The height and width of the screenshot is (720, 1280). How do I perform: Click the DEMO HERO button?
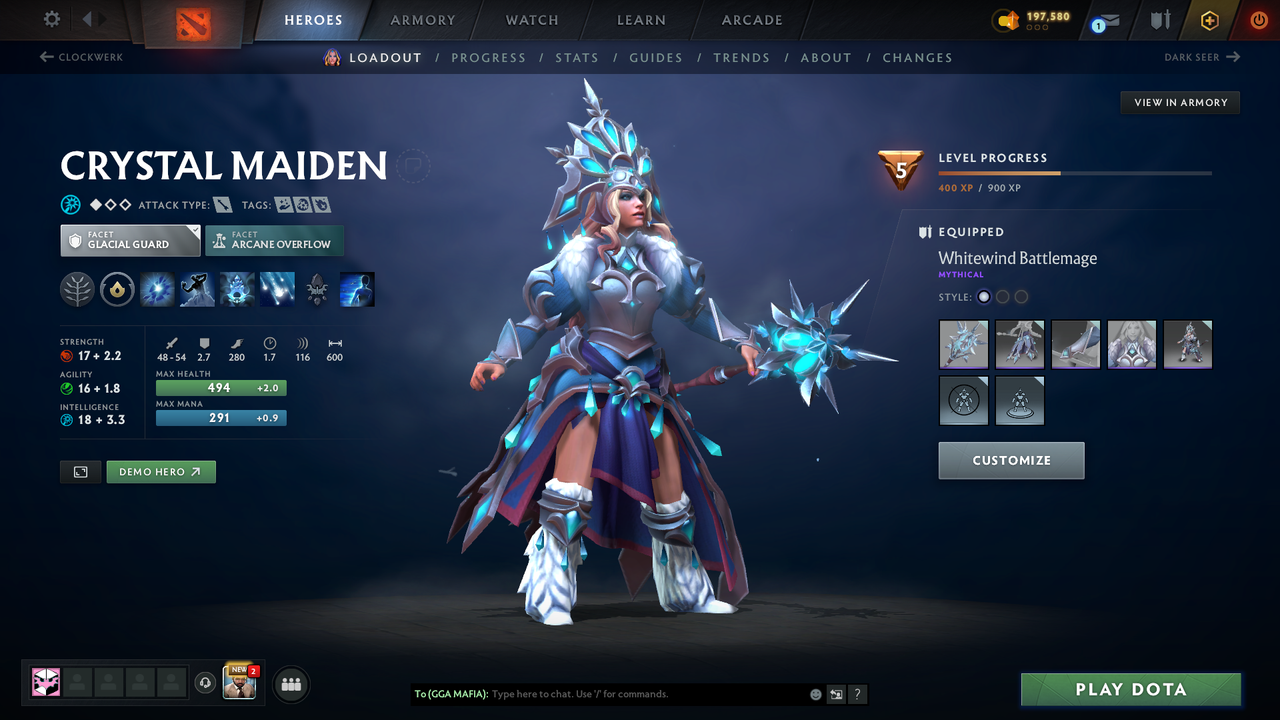[161, 471]
